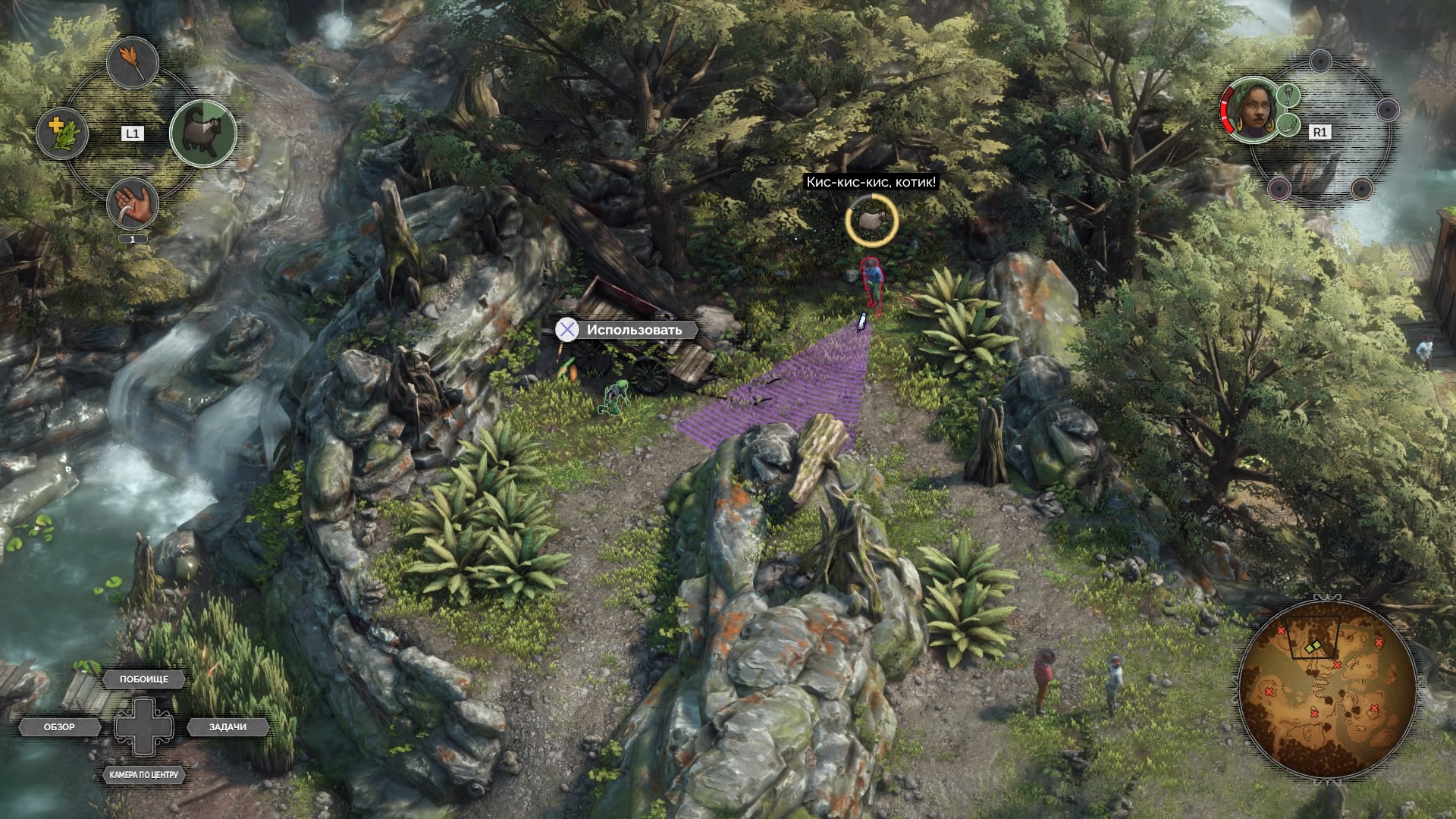Open the ПОБОИЩЕ mode label
The height and width of the screenshot is (819, 1456).
(x=144, y=679)
